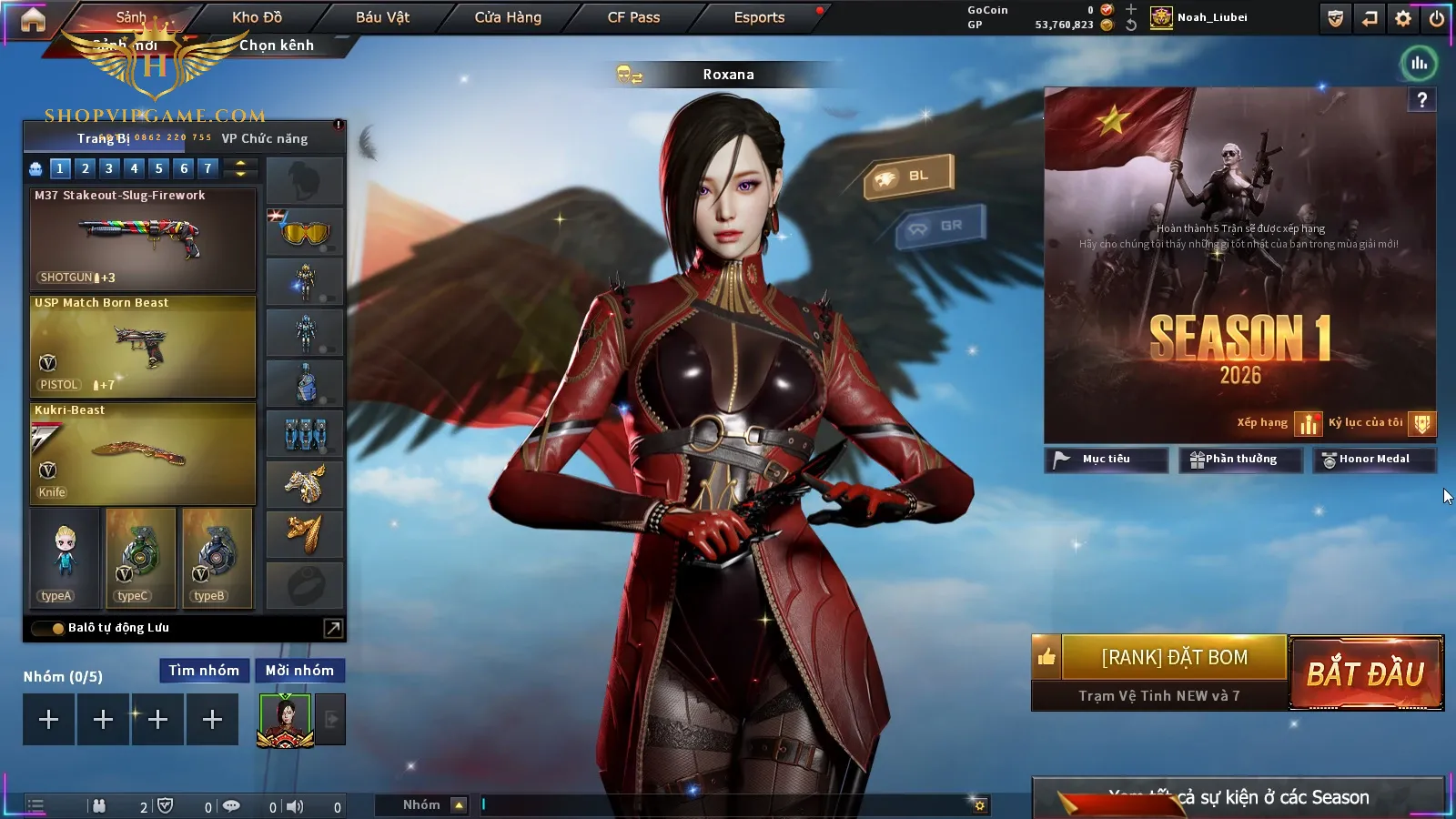Click Tìm nhóm to find a group
1456x819 pixels.
pos(204,671)
